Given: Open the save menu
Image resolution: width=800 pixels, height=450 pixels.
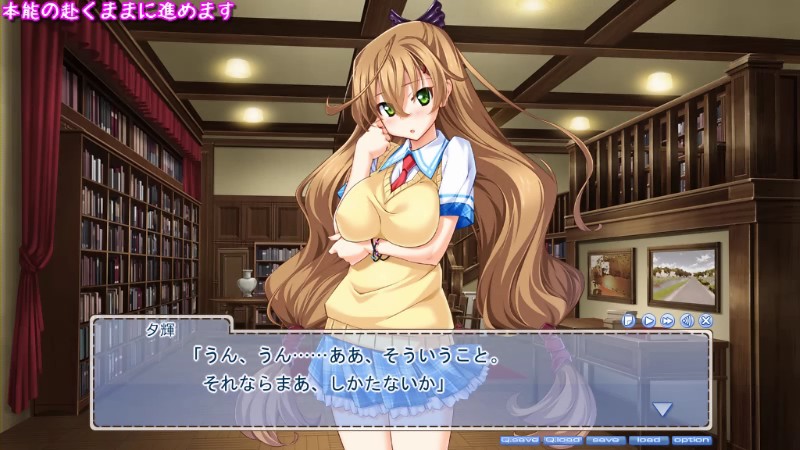Looking at the screenshot, I should tap(605, 439).
